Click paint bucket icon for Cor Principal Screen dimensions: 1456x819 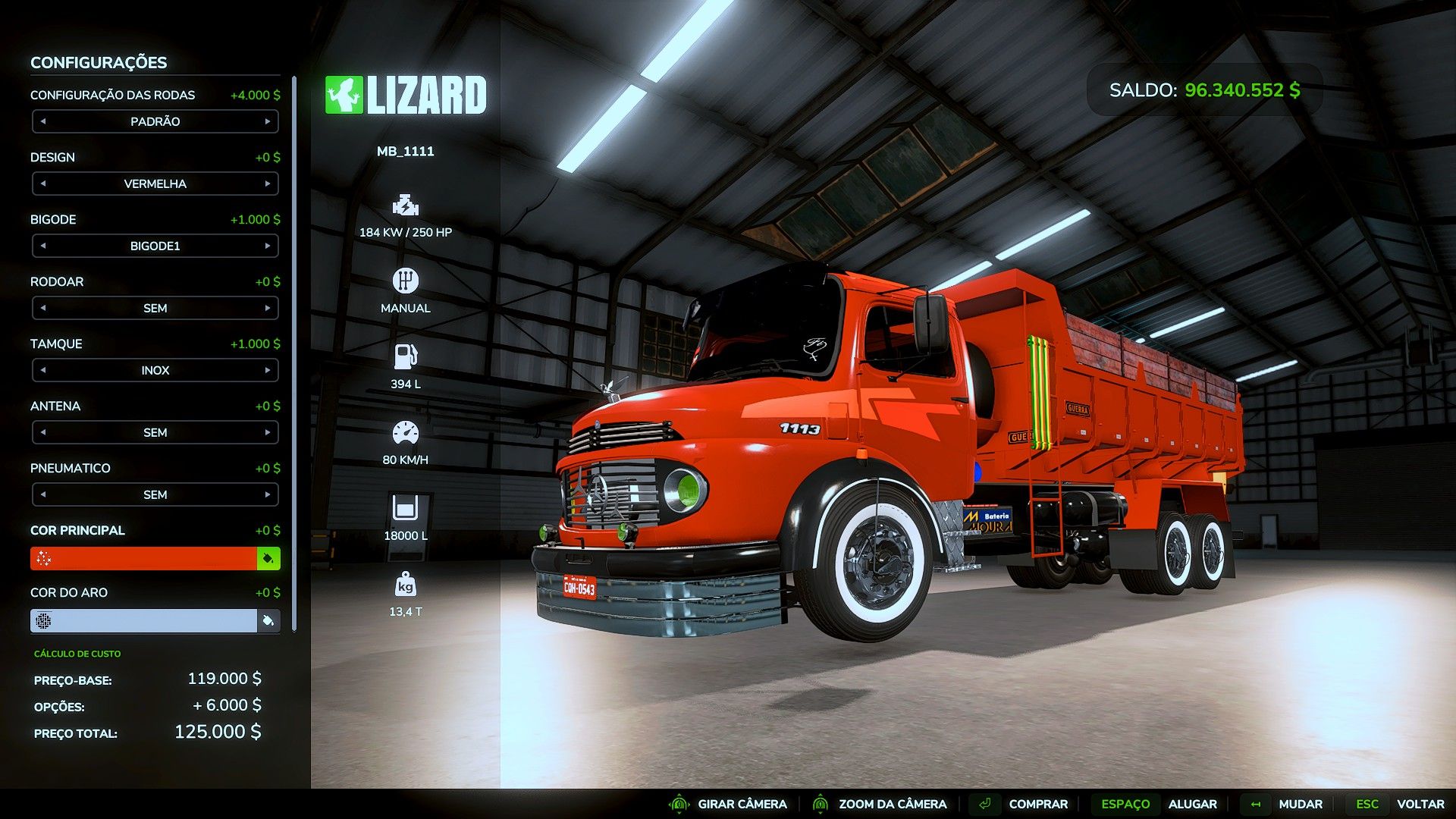(268, 559)
